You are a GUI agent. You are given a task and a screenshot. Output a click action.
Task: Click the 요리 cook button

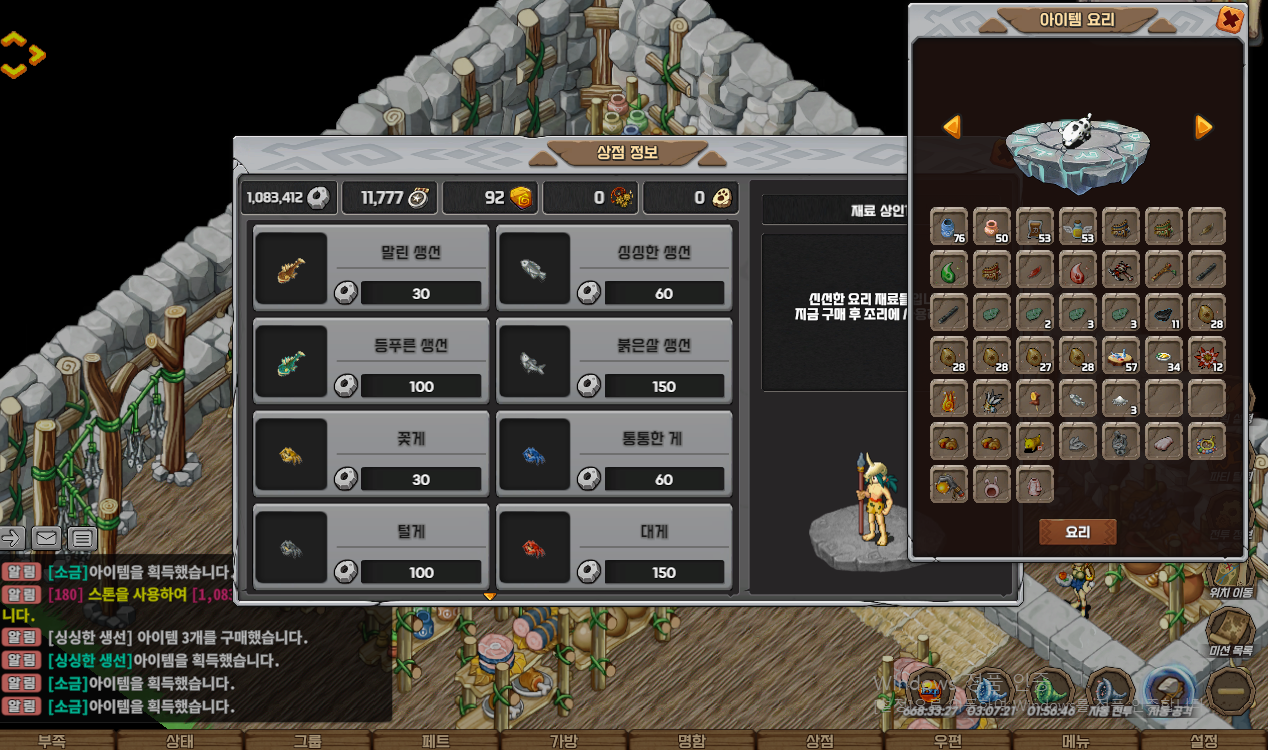[x=1077, y=532]
